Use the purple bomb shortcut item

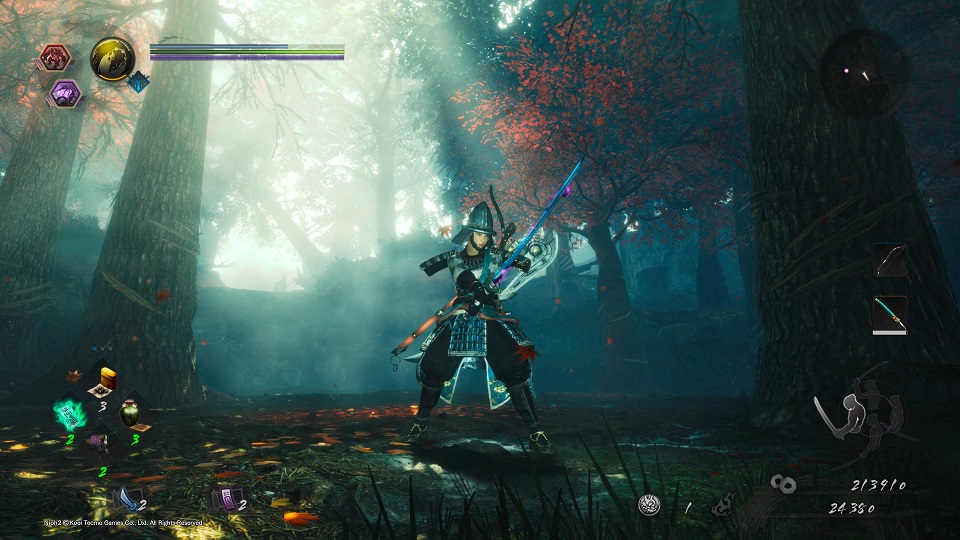101,441
